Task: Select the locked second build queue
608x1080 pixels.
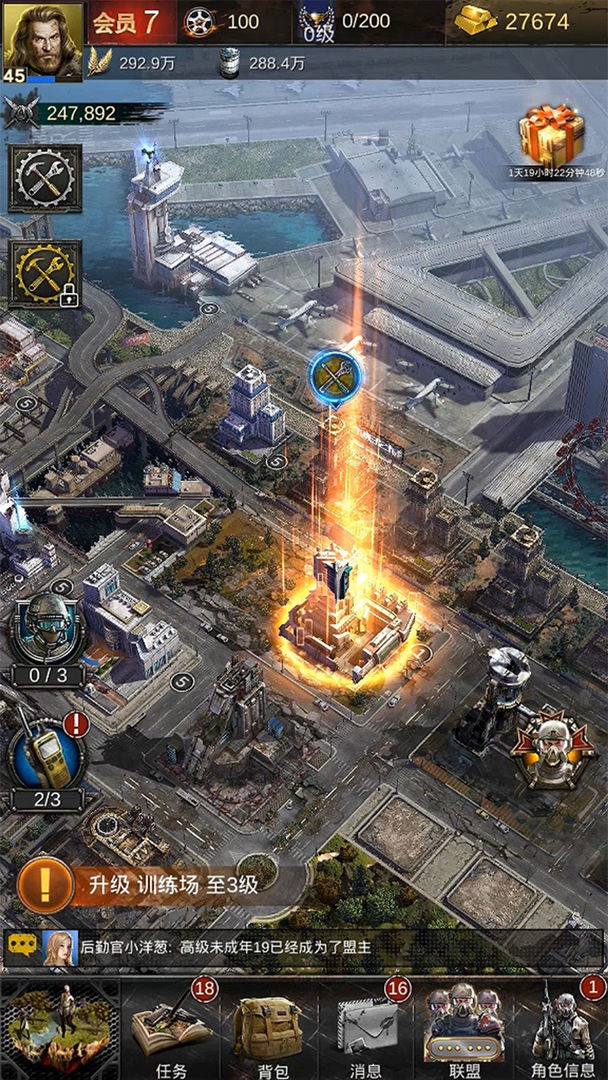Action: [45, 273]
